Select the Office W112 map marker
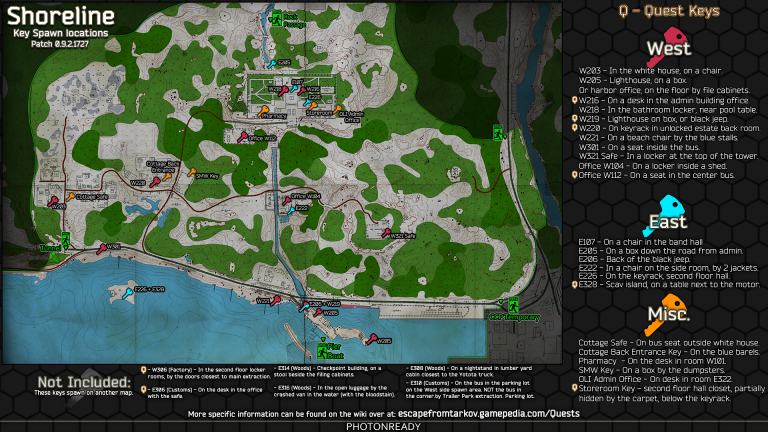 (244, 136)
